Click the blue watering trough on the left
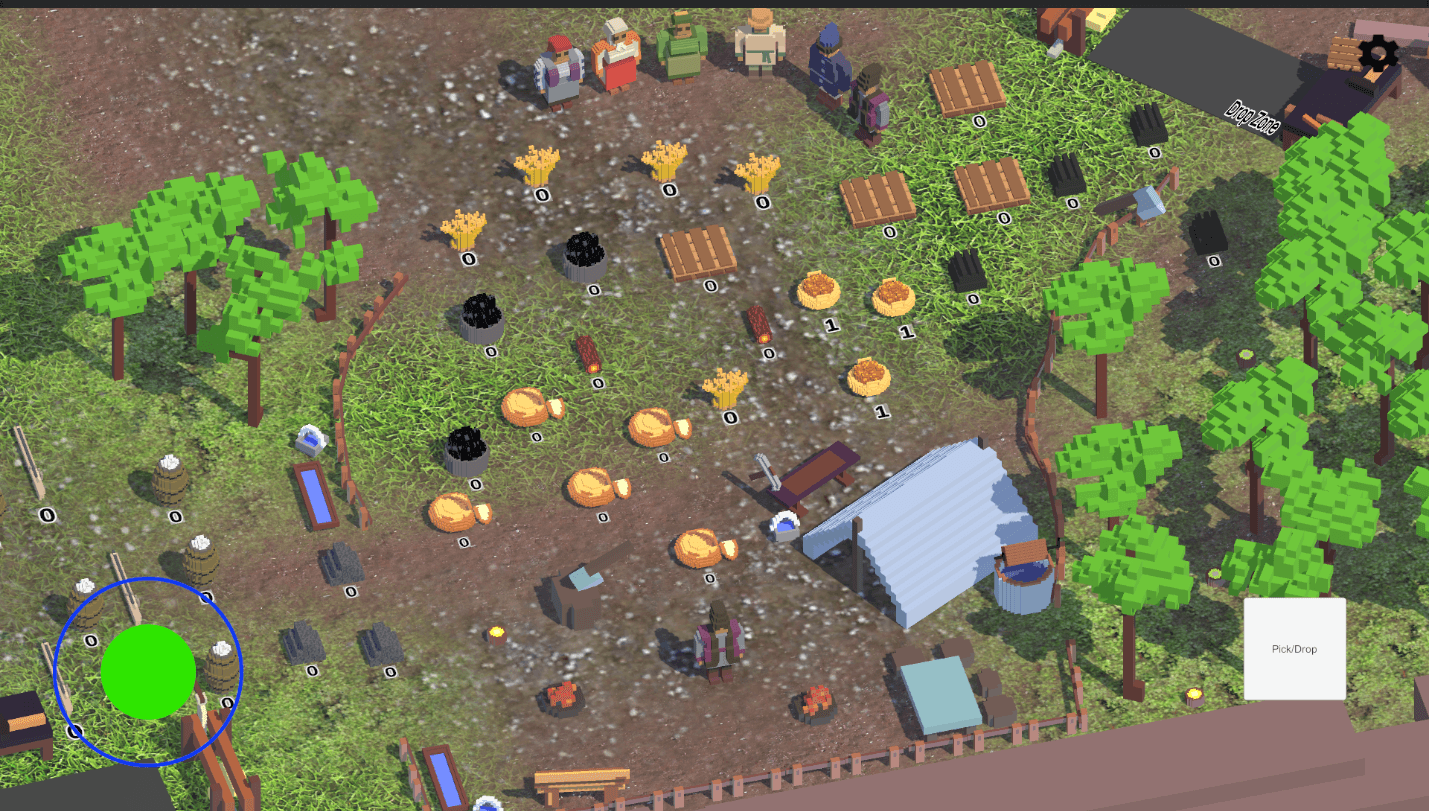This screenshot has width=1429, height=811. [315, 495]
